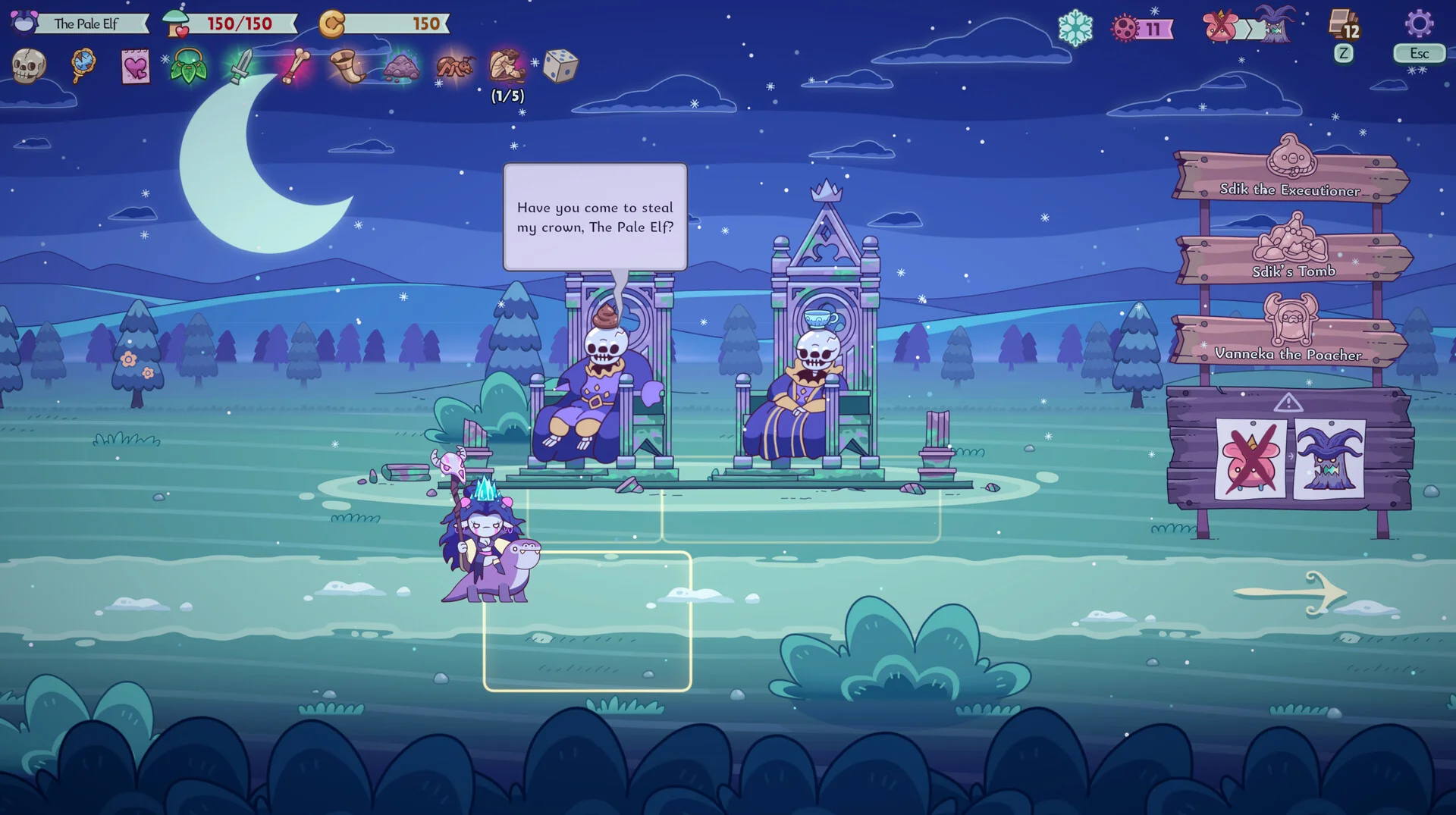Inspect the ant relic icon

click(x=455, y=66)
